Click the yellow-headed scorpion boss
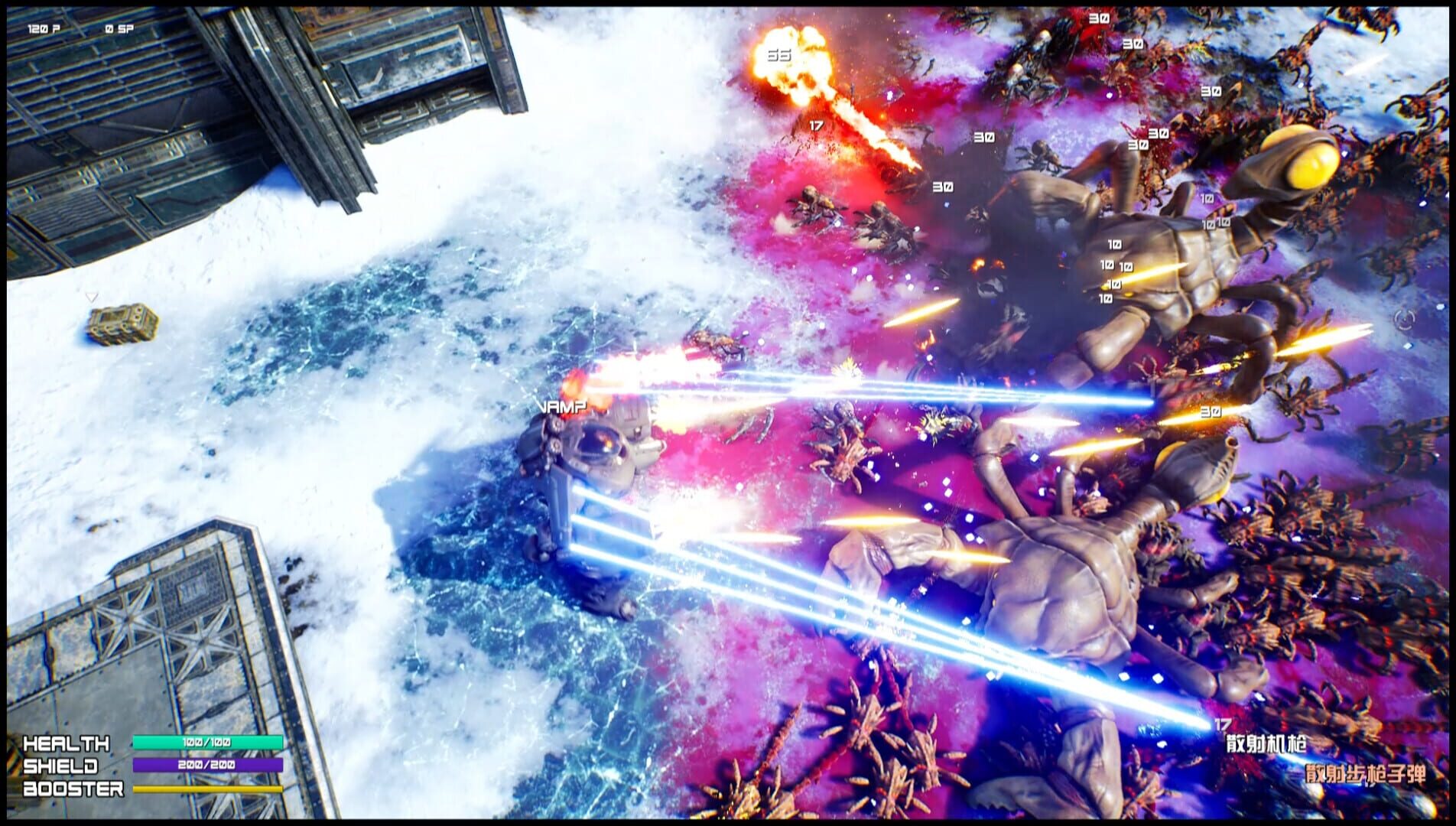1456x826 pixels. [1300, 161]
